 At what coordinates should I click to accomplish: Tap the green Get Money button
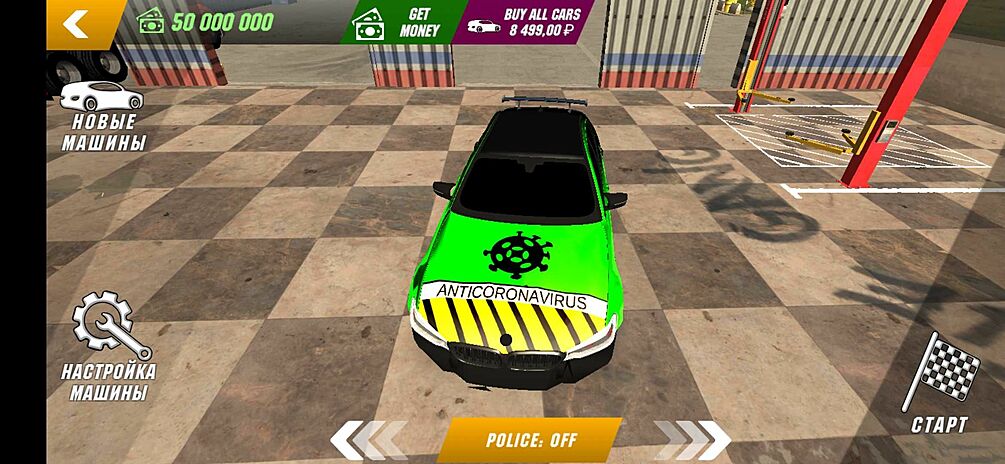point(398,22)
